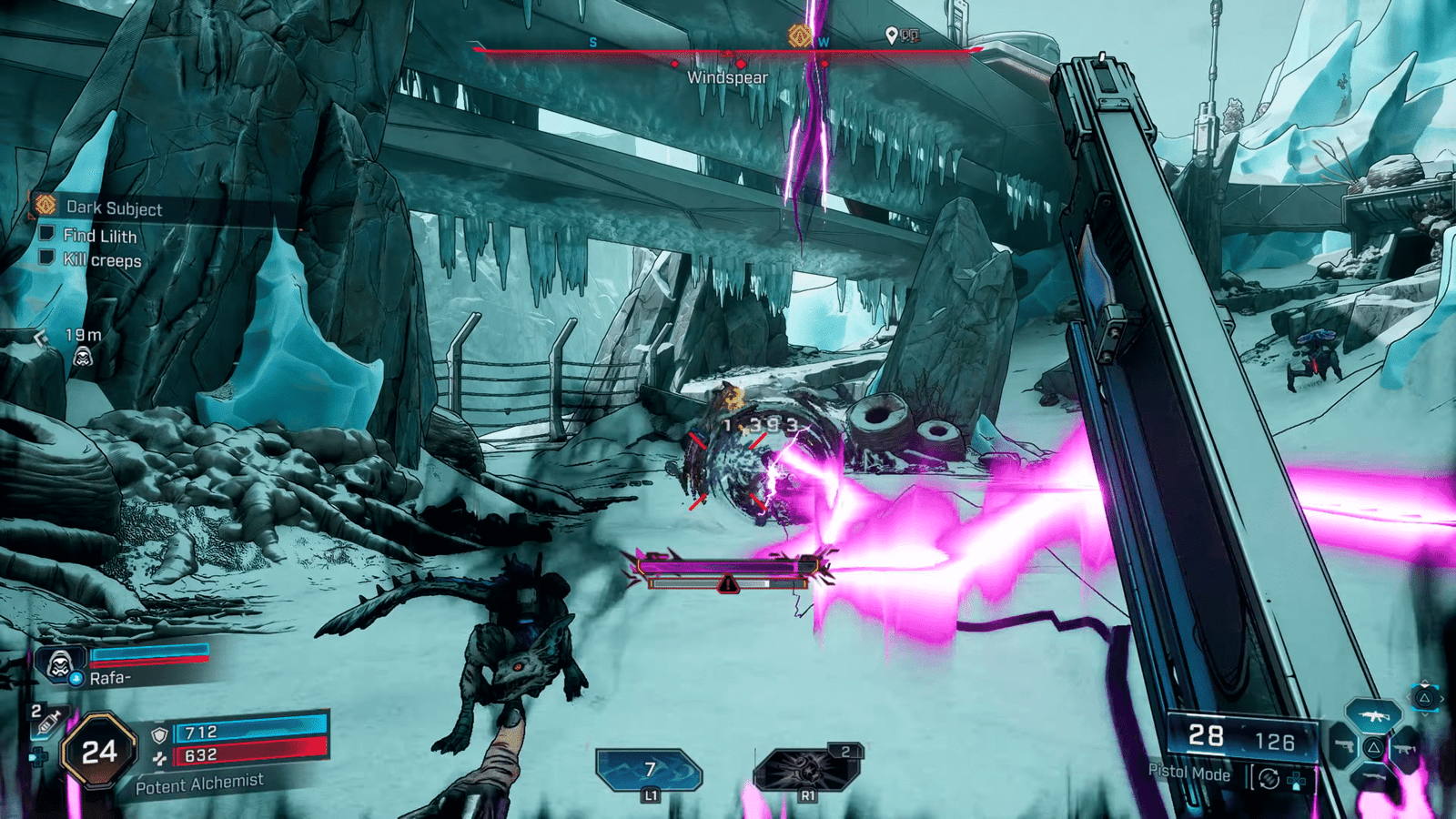This screenshot has height=819, width=1456.
Task: Click Rafa's hooded teammate portrait
Action: coord(60,665)
